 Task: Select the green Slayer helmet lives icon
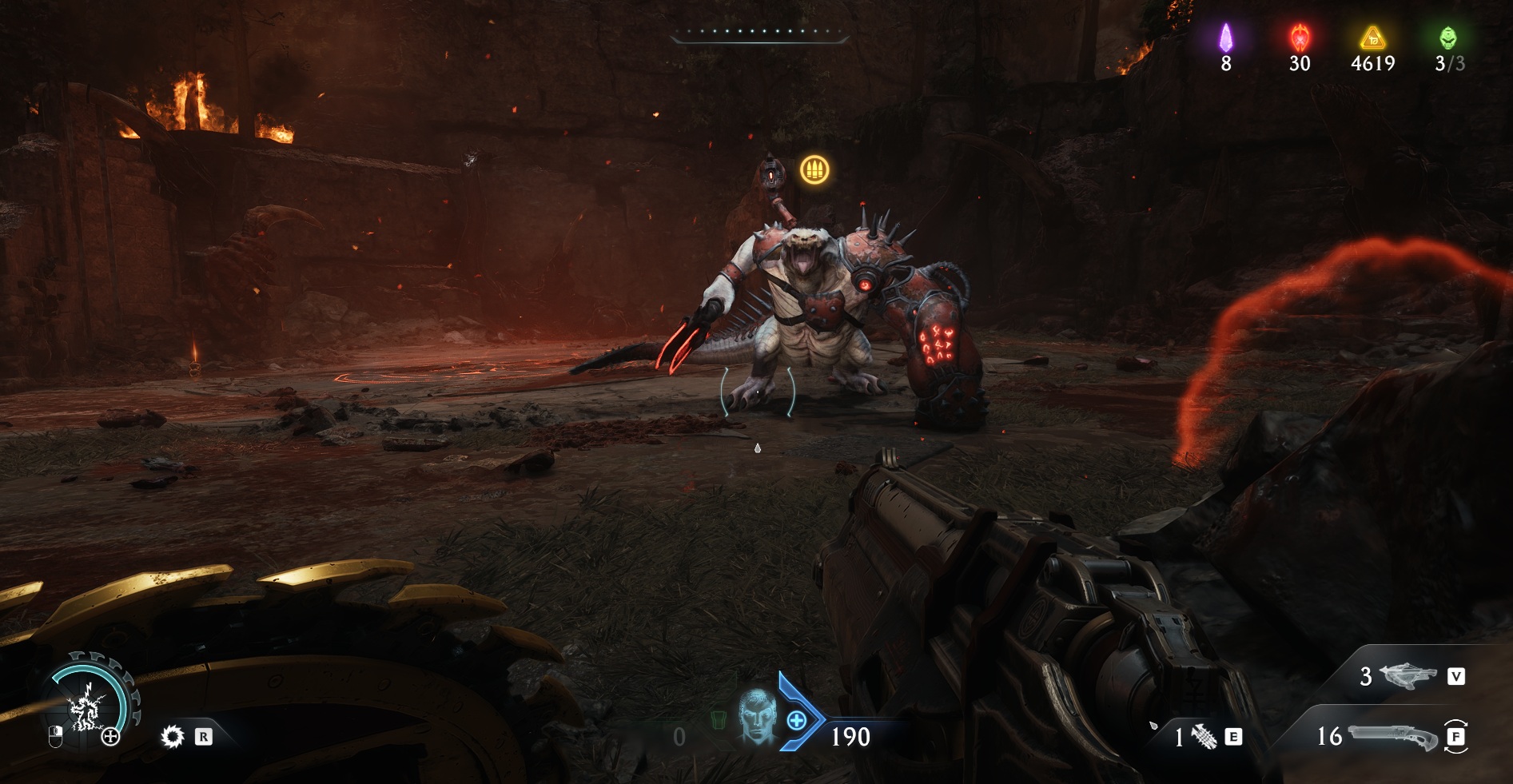point(1447,38)
